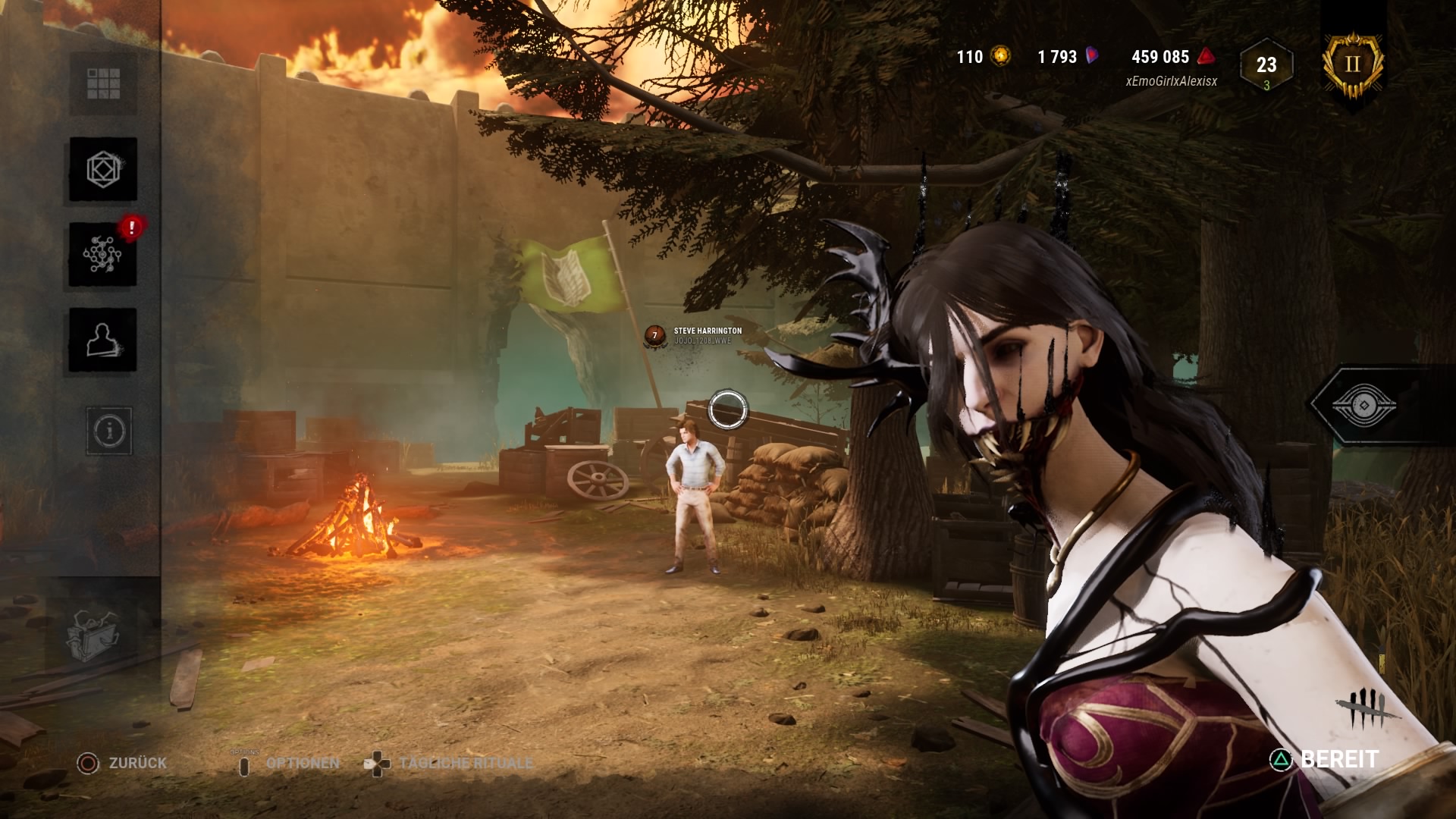Screen dimensions: 1456x819
Task: Open the grid menu at top of sidebar
Action: click(x=103, y=83)
